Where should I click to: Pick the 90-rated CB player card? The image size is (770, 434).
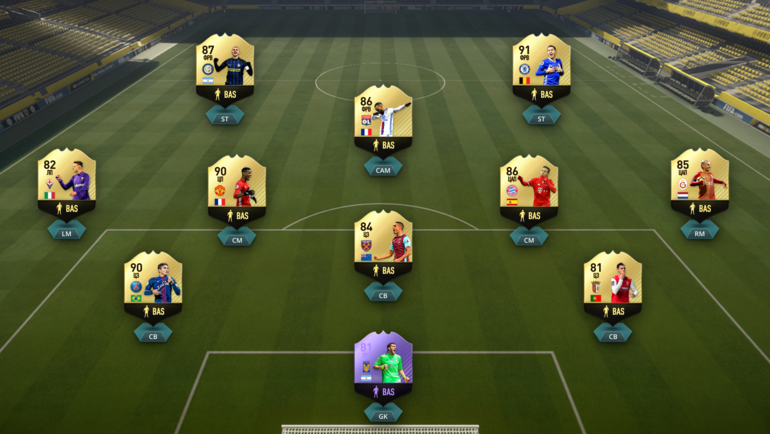point(153,285)
